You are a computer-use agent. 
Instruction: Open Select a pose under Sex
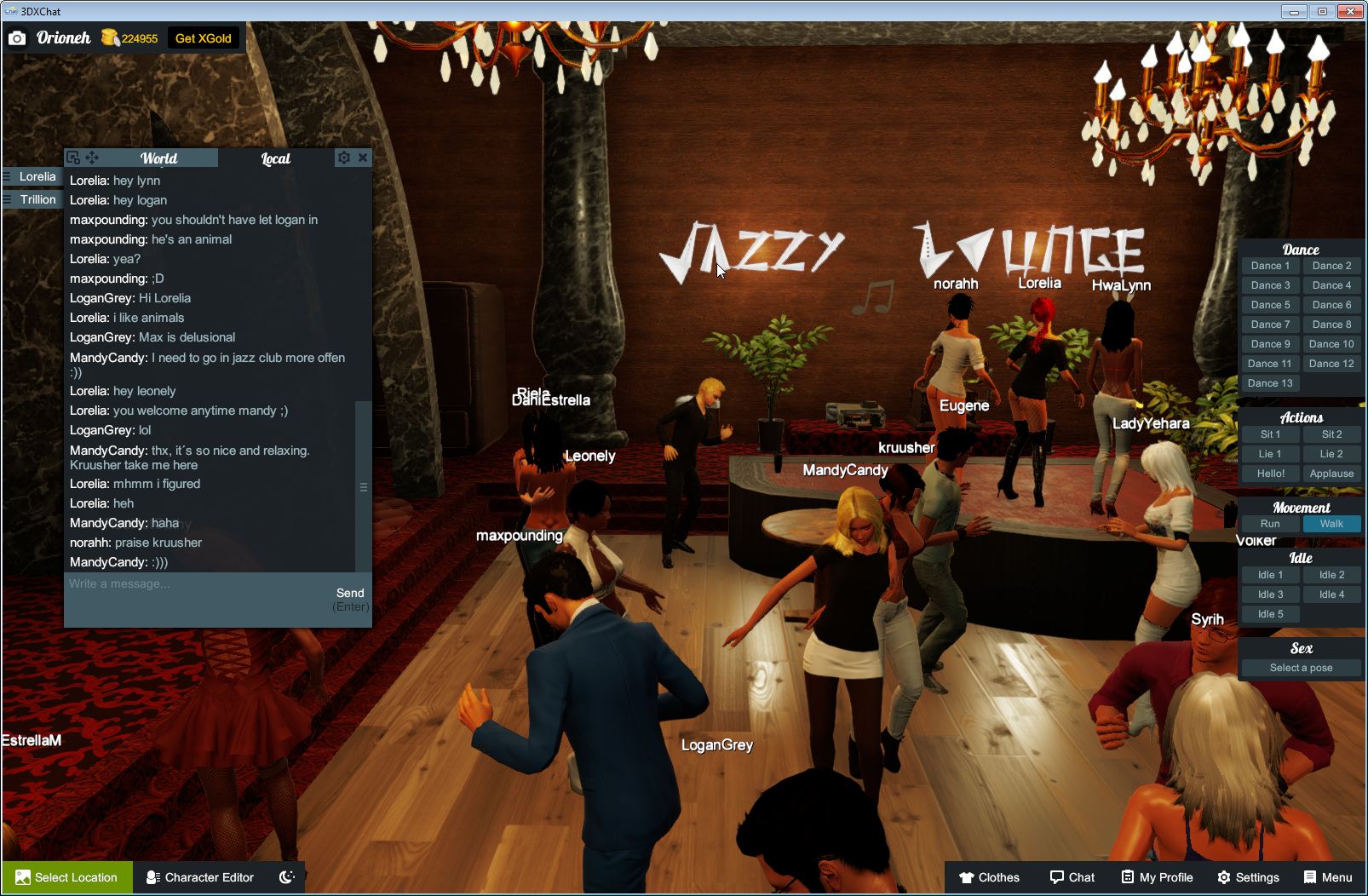[1301, 667]
